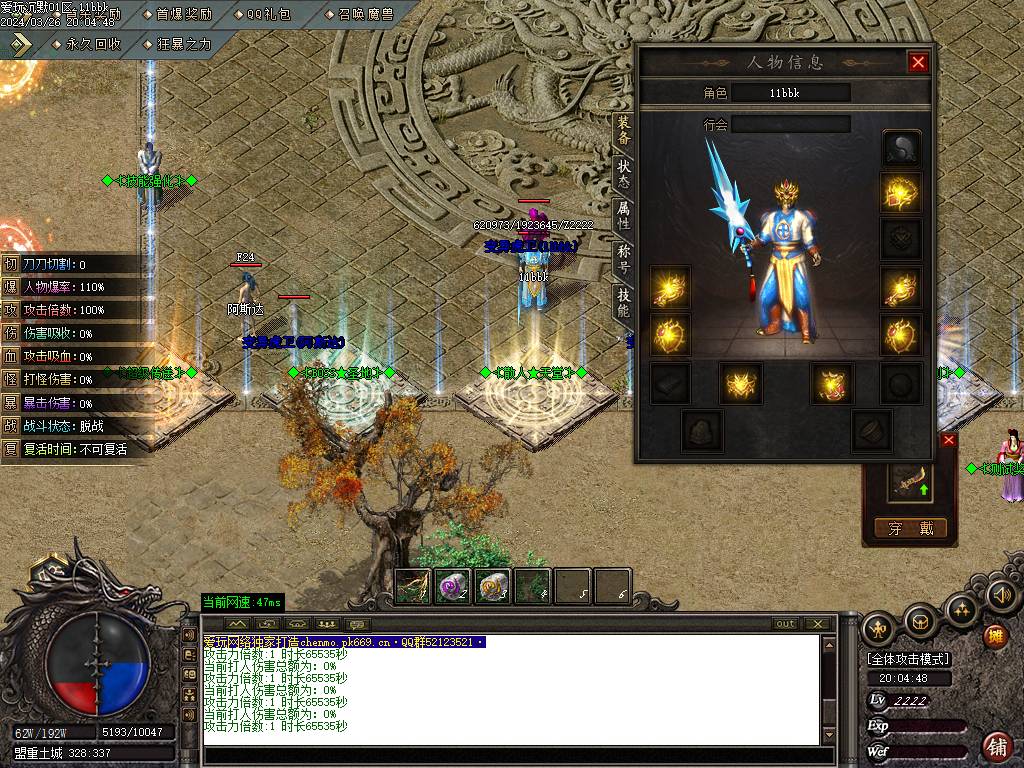
Task: Open the 永久回收 recycle menu
Action: pos(87,44)
